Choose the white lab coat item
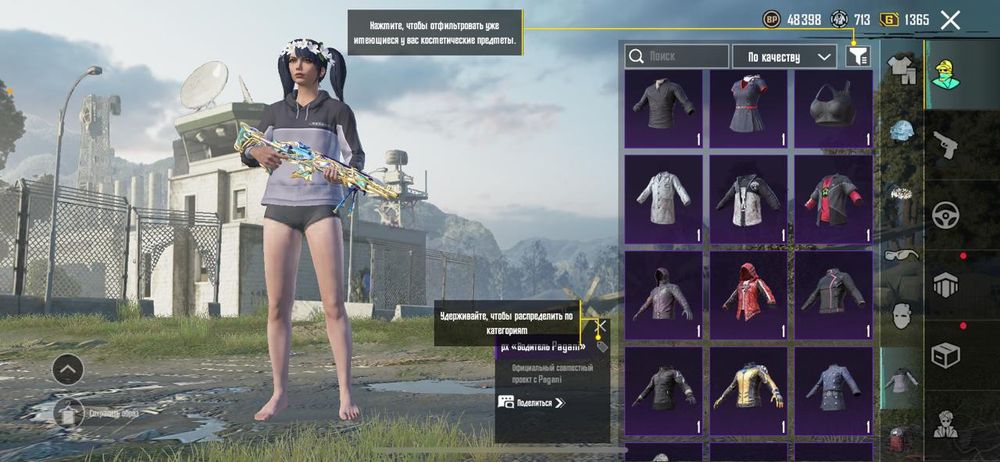Image resolution: width=1000 pixels, height=462 pixels. pyautogui.click(x=663, y=198)
